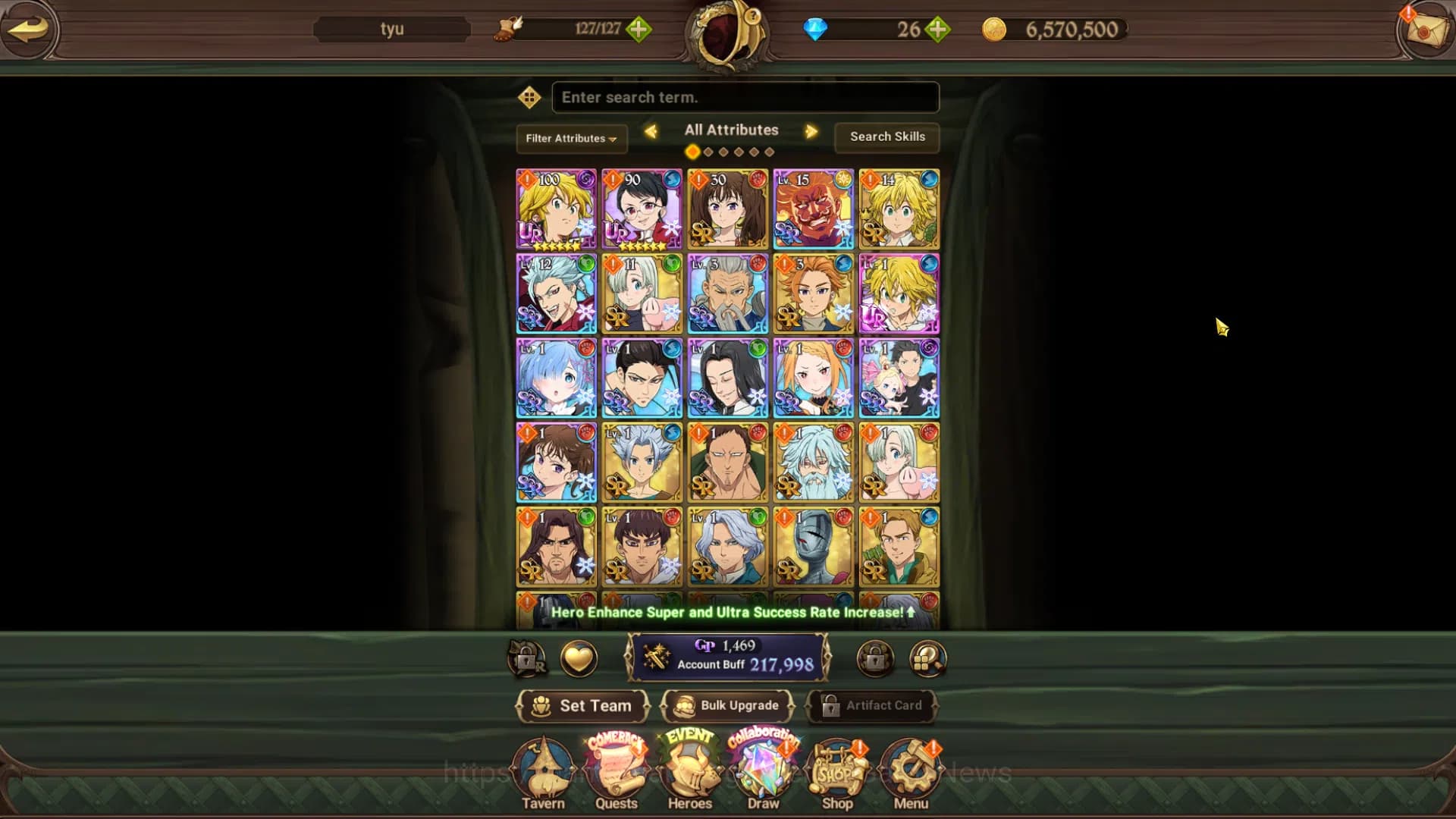The width and height of the screenshot is (1456, 819).
Task: Toggle the heart favorites filter
Action: pyautogui.click(x=578, y=659)
